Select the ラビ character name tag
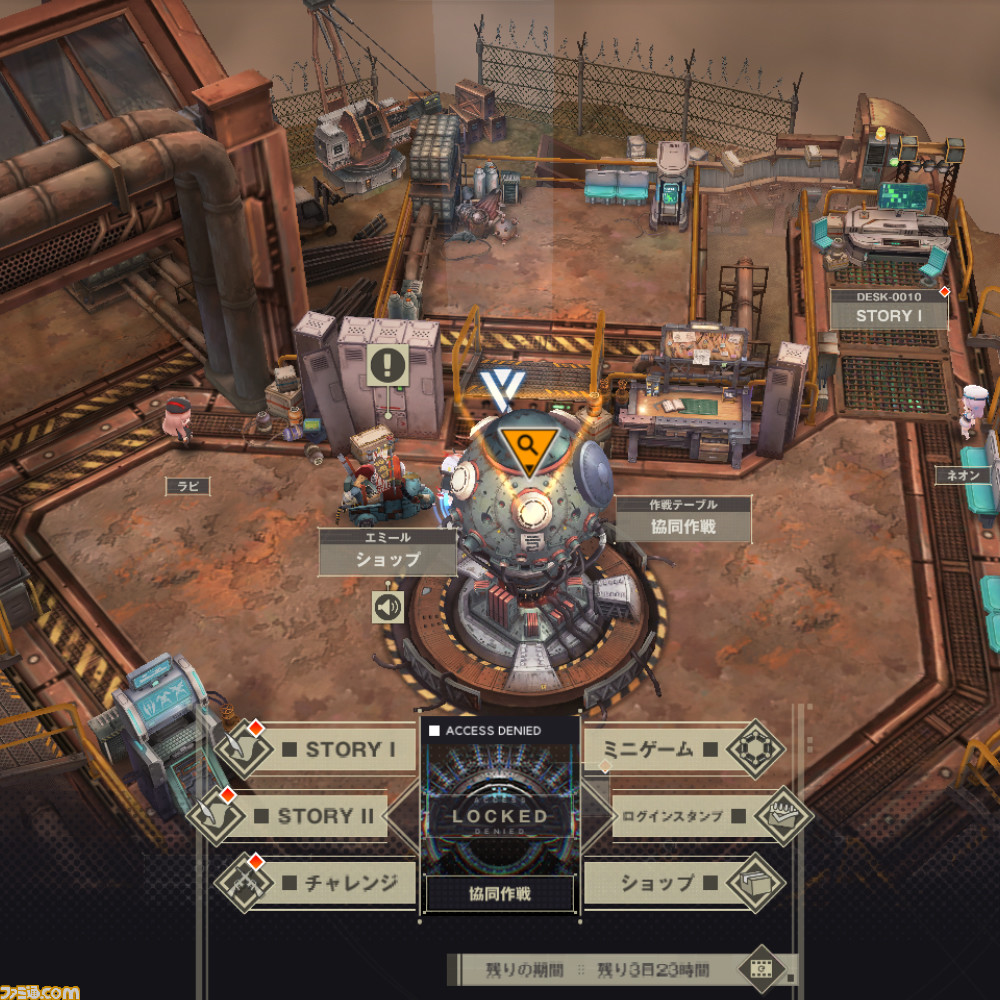This screenshot has width=1000, height=1000. click(x=187, y=486)
